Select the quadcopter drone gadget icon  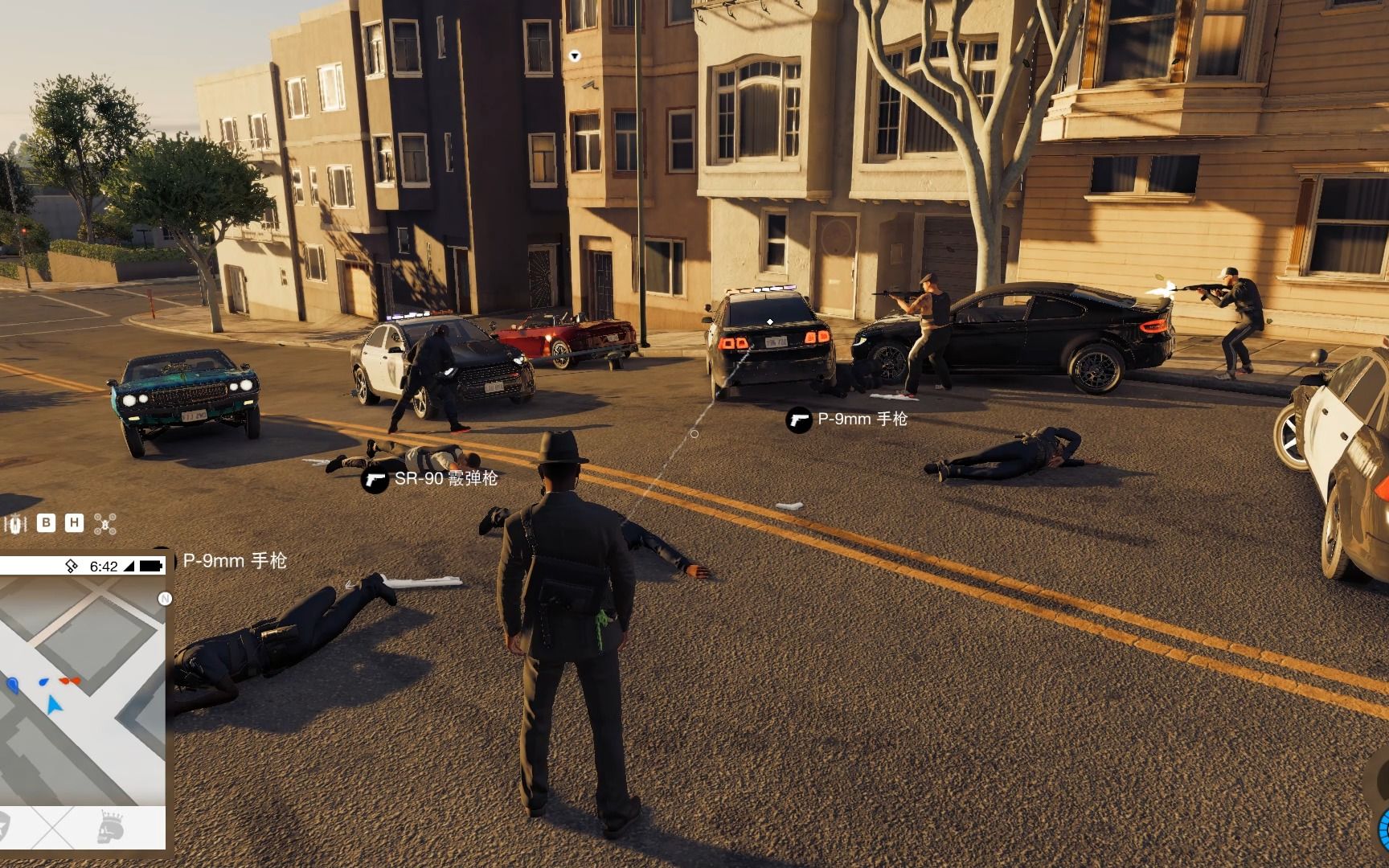[x=104, y=524]
